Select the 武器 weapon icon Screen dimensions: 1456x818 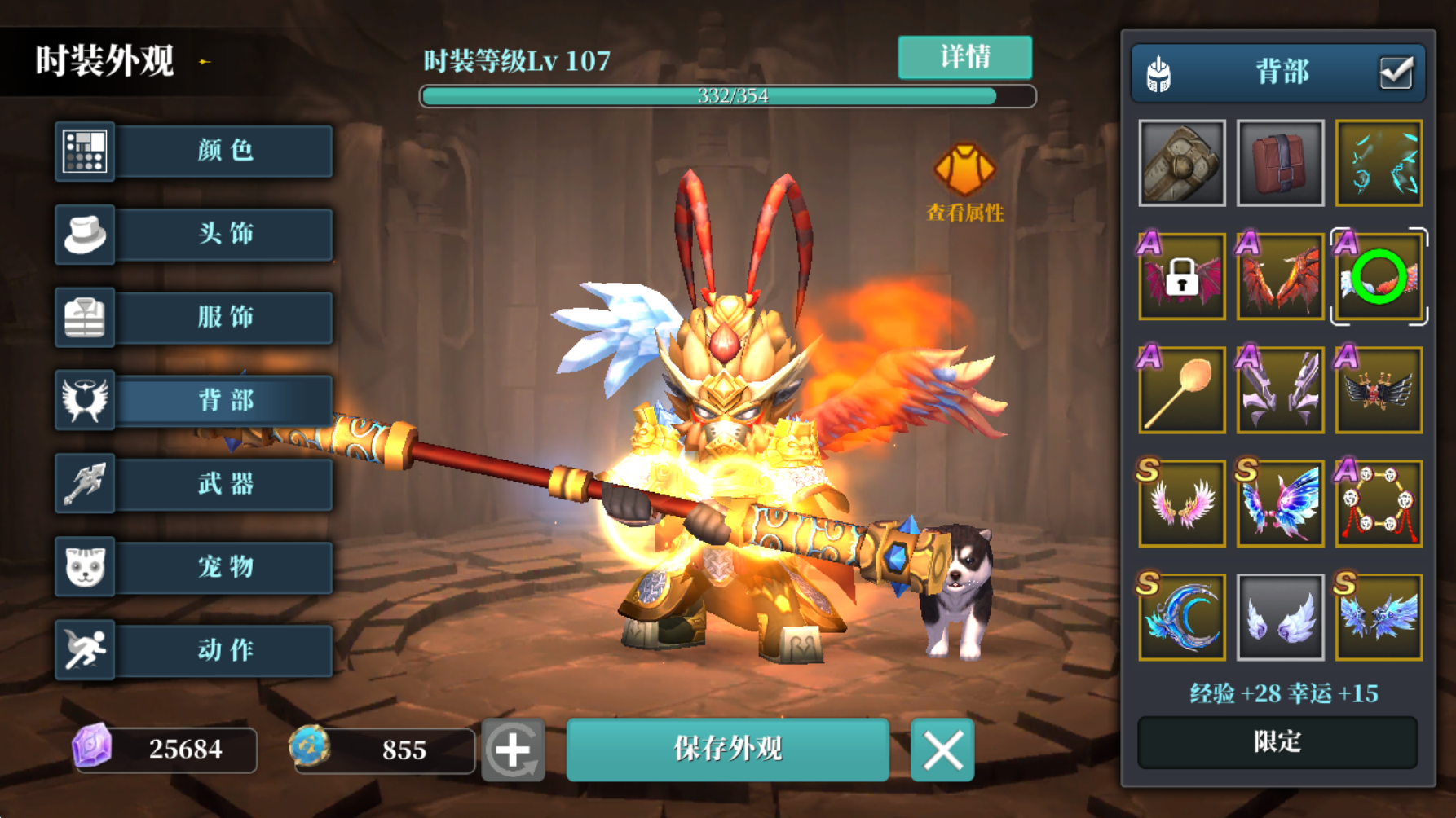pos(86,484)
